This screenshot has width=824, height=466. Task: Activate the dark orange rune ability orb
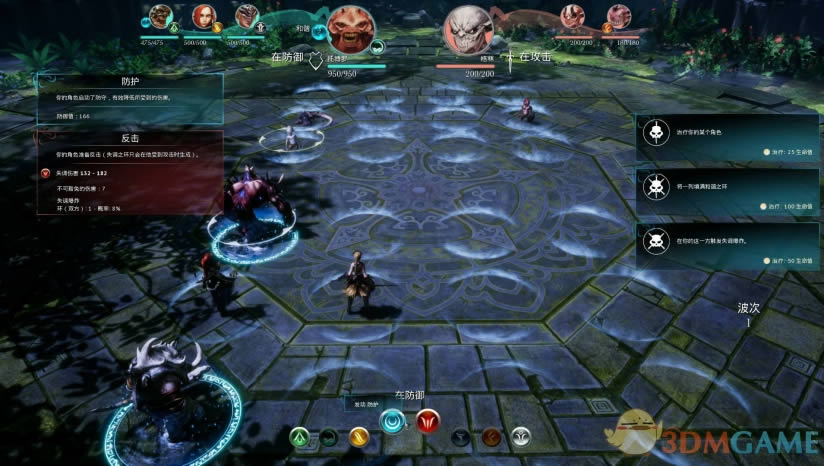pyautogui.click(x=491, y=437)
